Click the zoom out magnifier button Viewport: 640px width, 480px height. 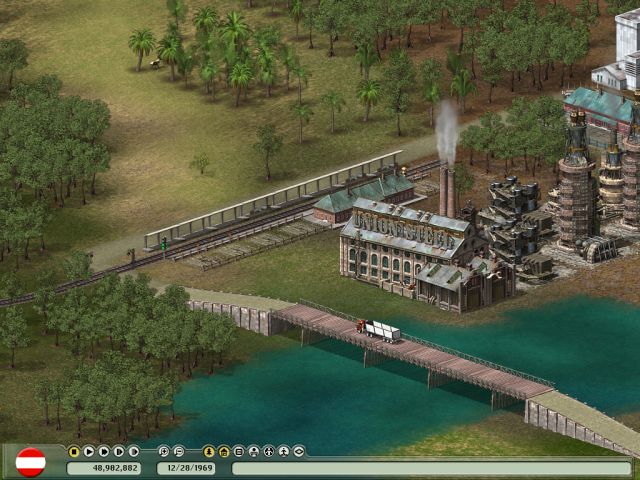click(x=179, y=451)
